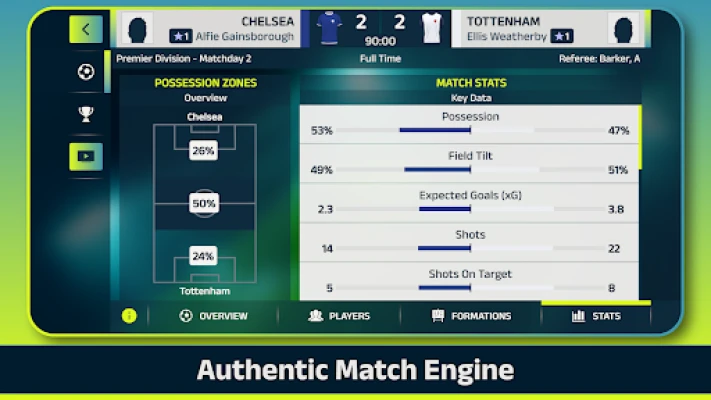Click the back arrow button
Image resolution: width=711 pixels, height=400 pixels.
pos(85,29)
